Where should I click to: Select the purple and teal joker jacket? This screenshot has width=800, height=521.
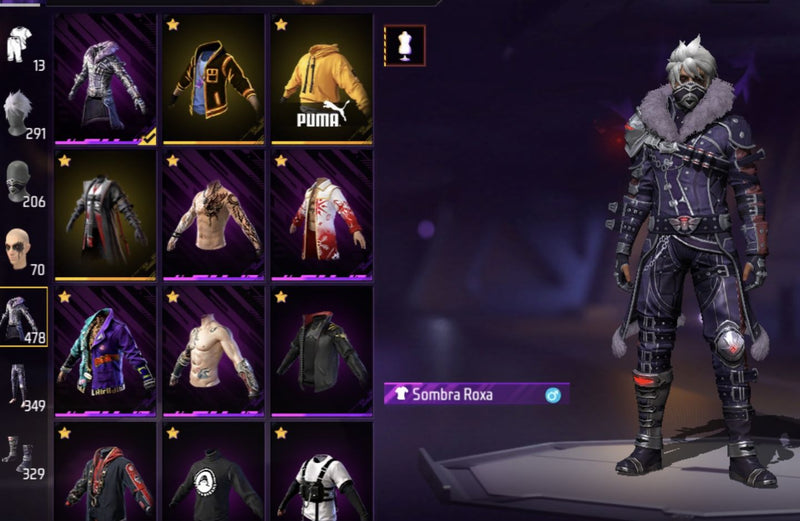point(105,350)
